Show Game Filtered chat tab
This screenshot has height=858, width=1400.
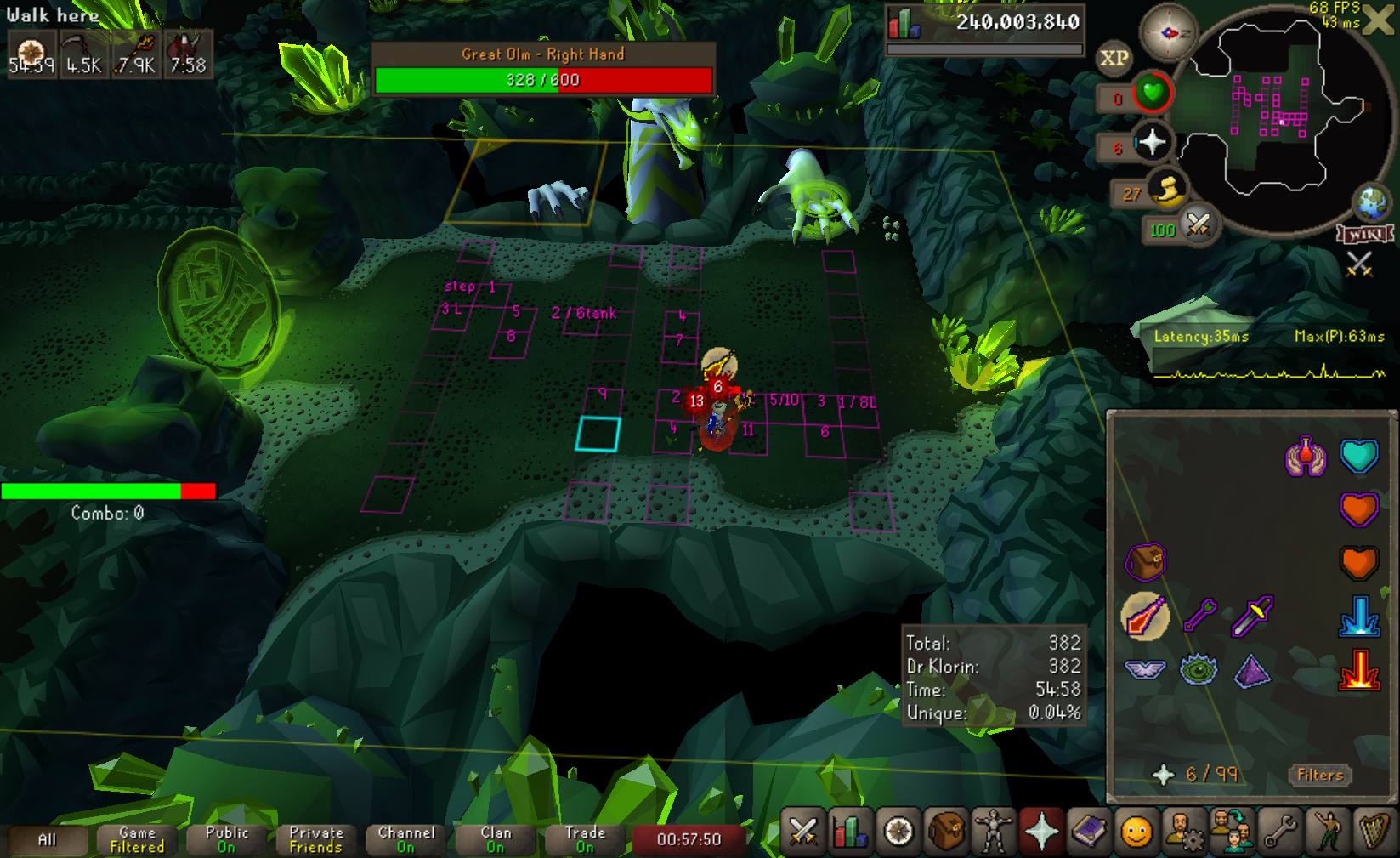coord(137,839)
